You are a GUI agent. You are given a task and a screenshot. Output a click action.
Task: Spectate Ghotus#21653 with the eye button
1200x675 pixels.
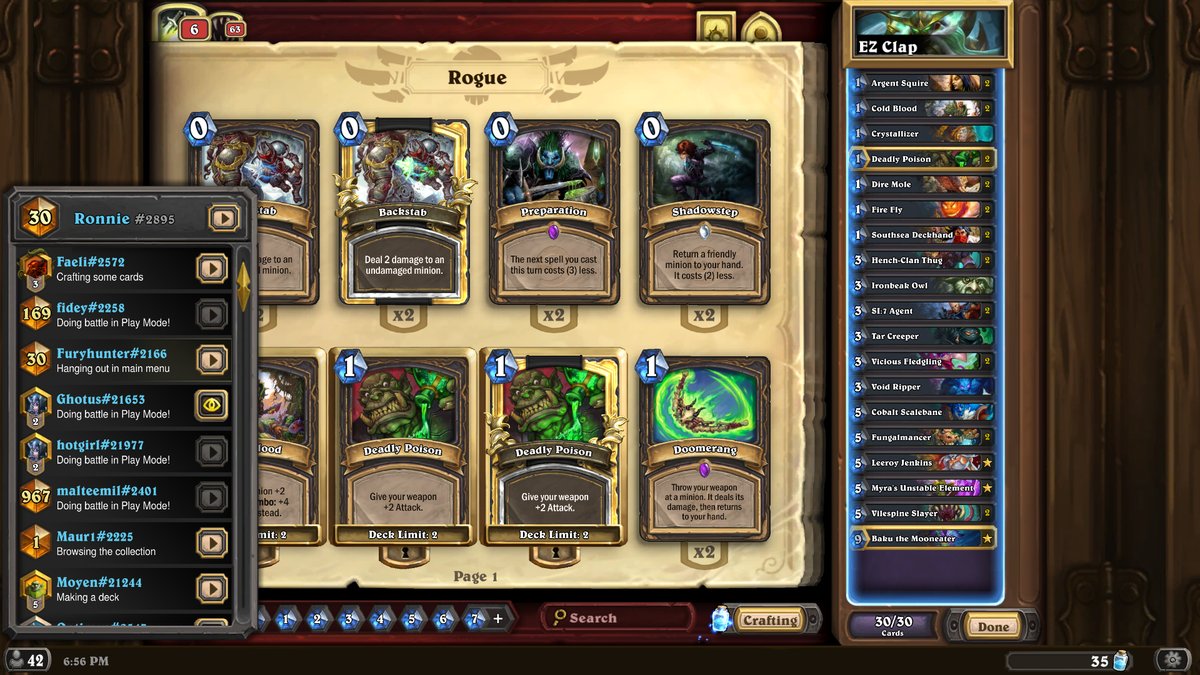[211, 404]
